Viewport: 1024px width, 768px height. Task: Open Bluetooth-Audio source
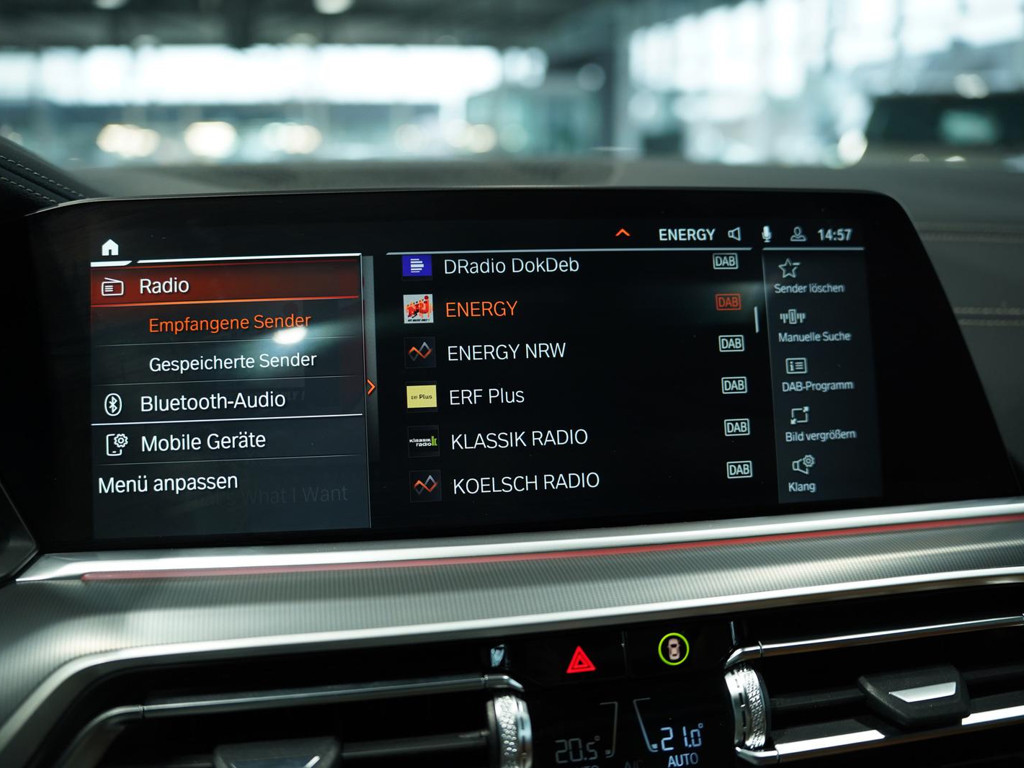pyautogui.click(x=212, y=402)
